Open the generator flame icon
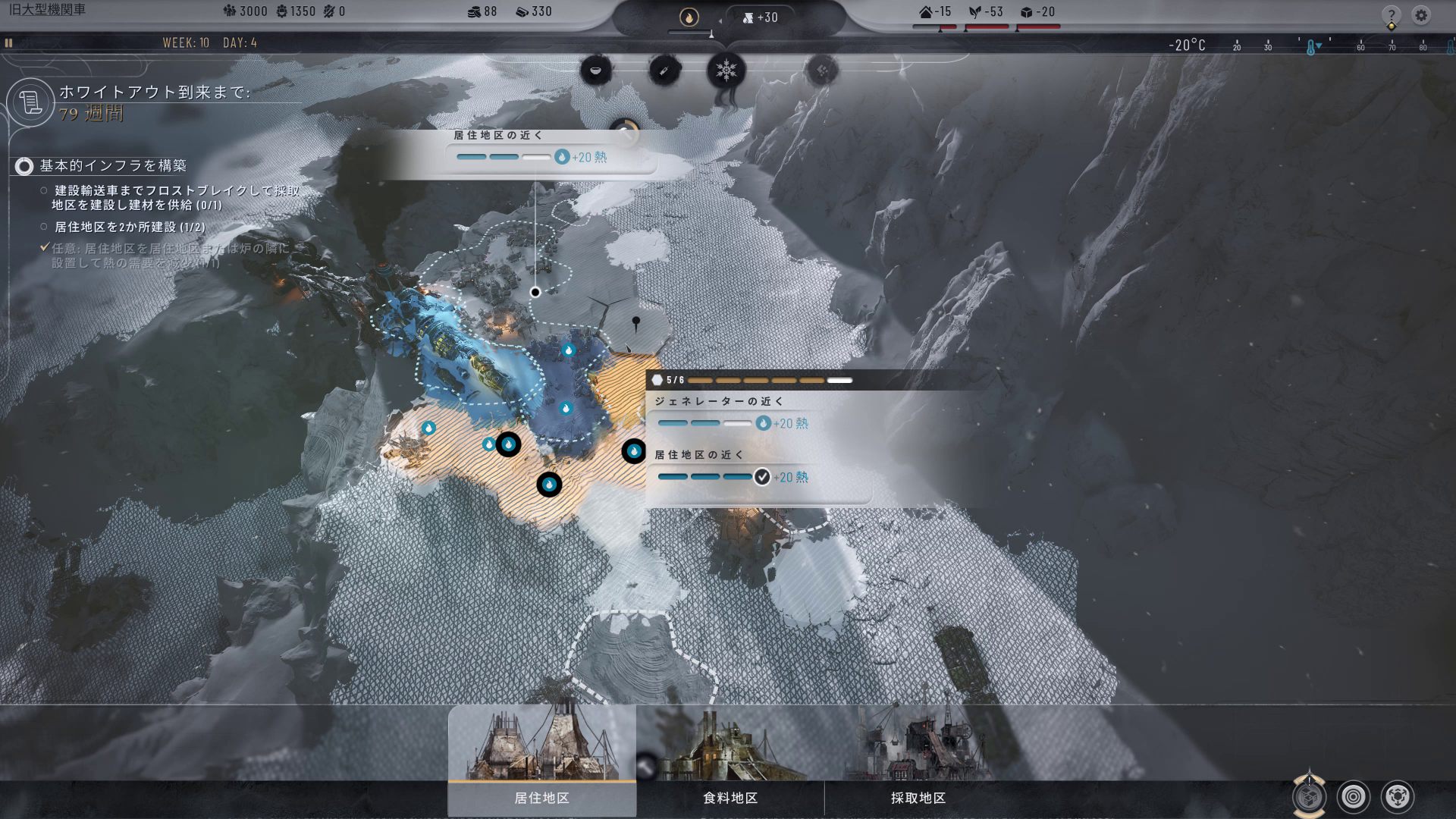Viewport: 1456px width, 819px height. [689, 17]
